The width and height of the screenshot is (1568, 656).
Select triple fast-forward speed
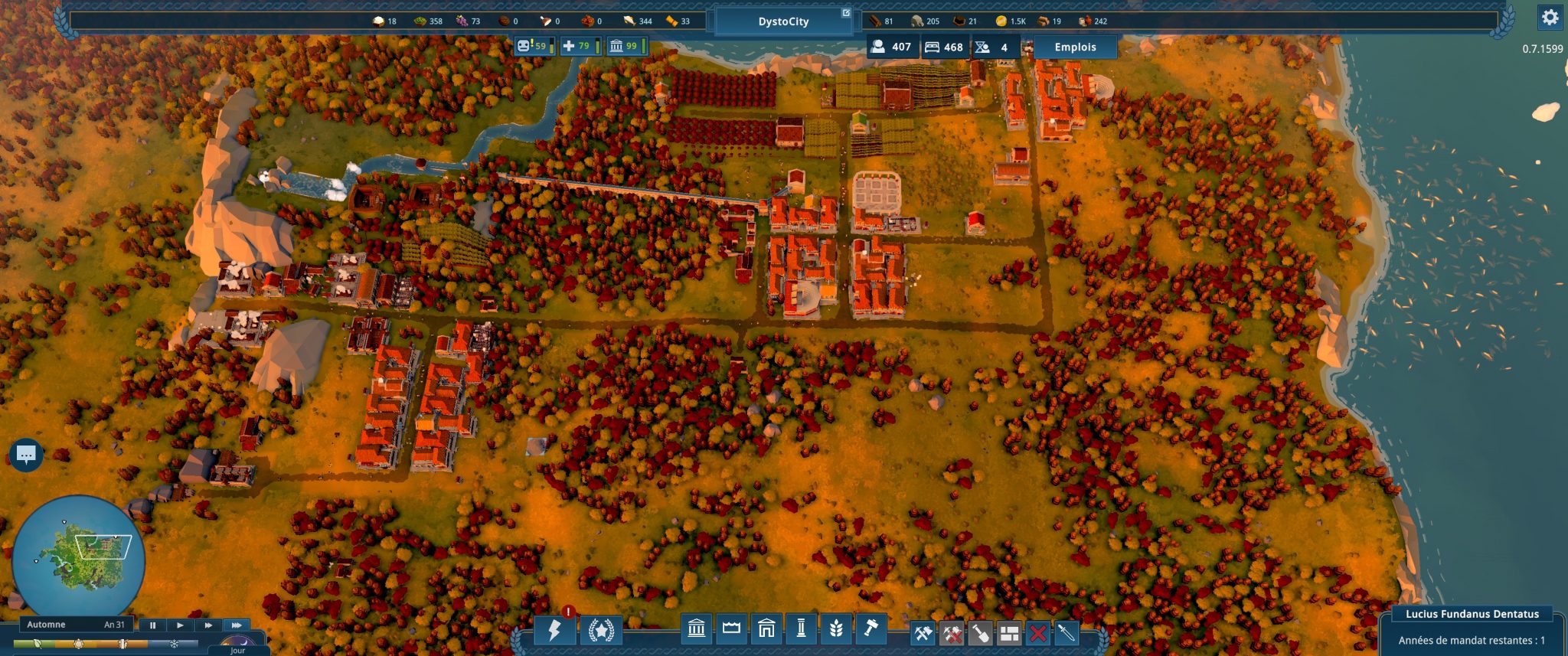point(237,625)
